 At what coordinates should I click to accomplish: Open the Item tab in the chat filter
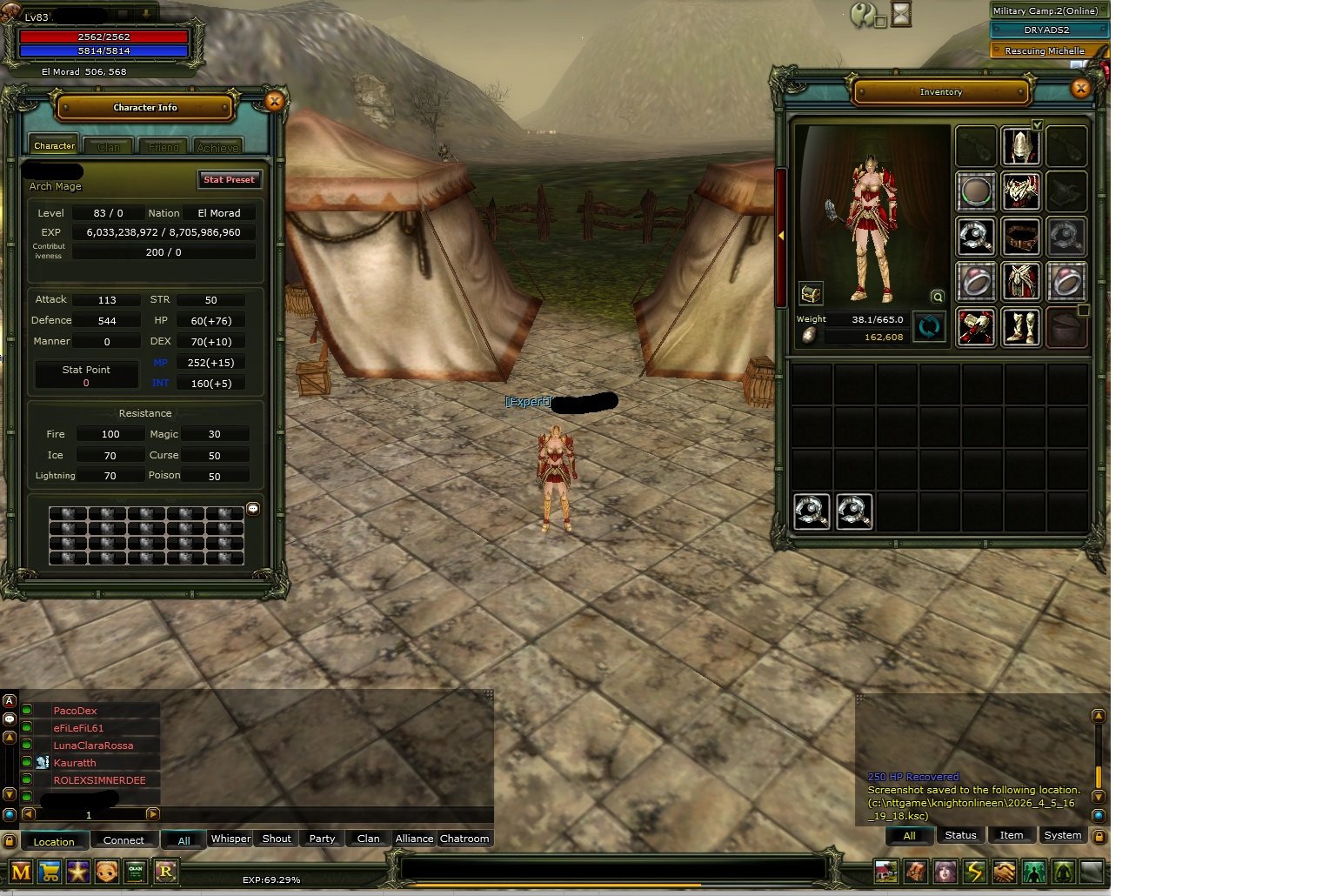click(x=1011, y=835)
